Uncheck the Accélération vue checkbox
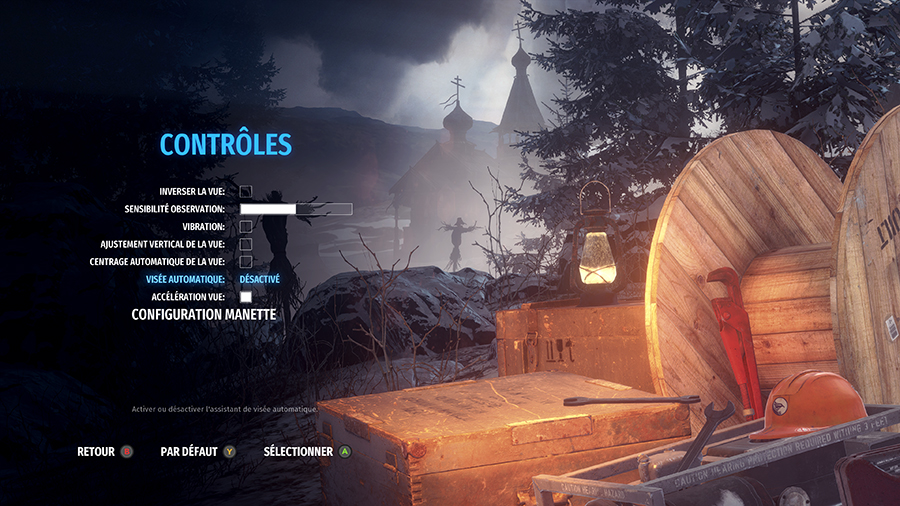The height and width of the screenshot is (506, 900). pyautogui.click(x=246, y=297)
